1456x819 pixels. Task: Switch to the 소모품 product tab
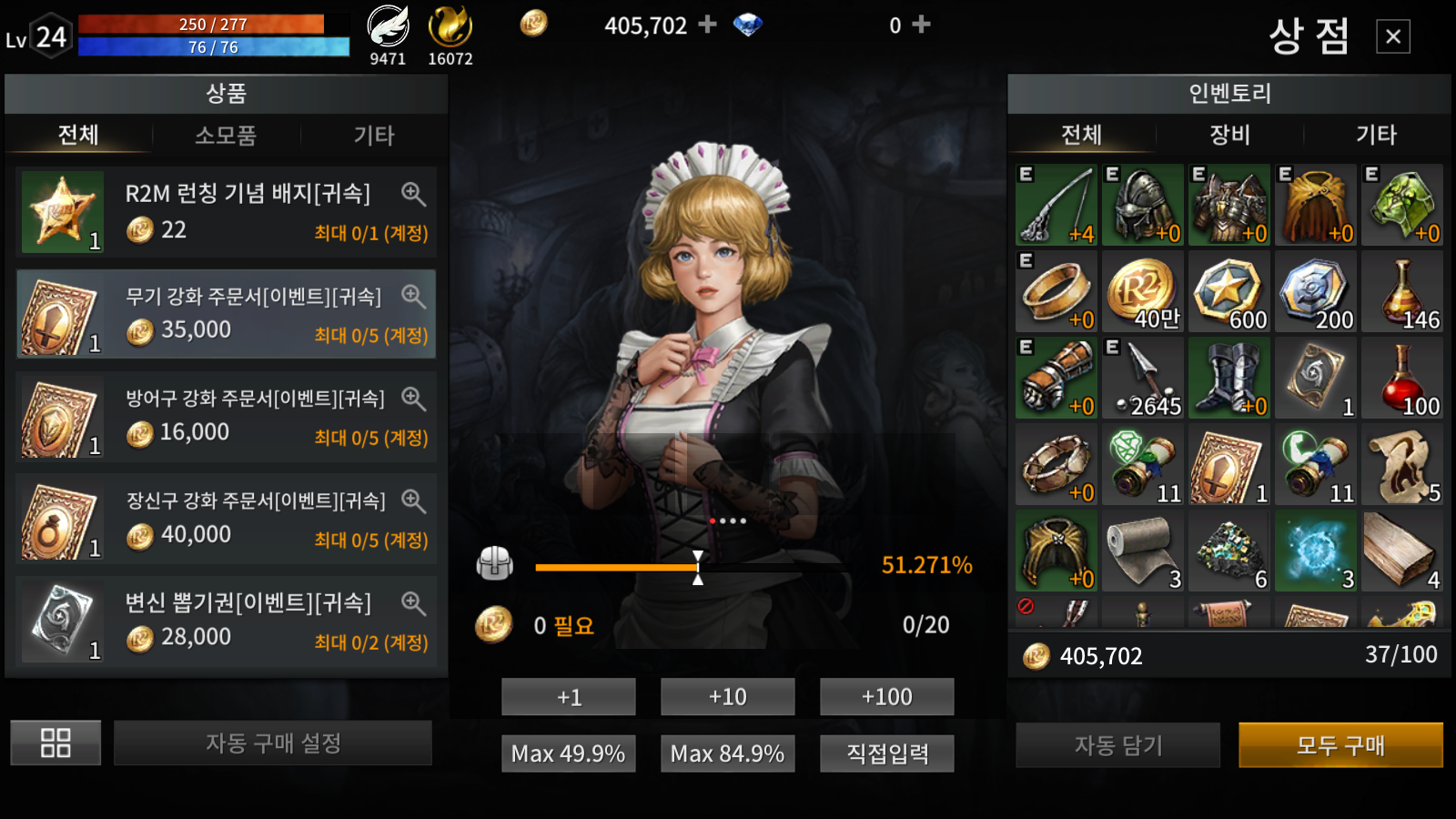[226, 136]
